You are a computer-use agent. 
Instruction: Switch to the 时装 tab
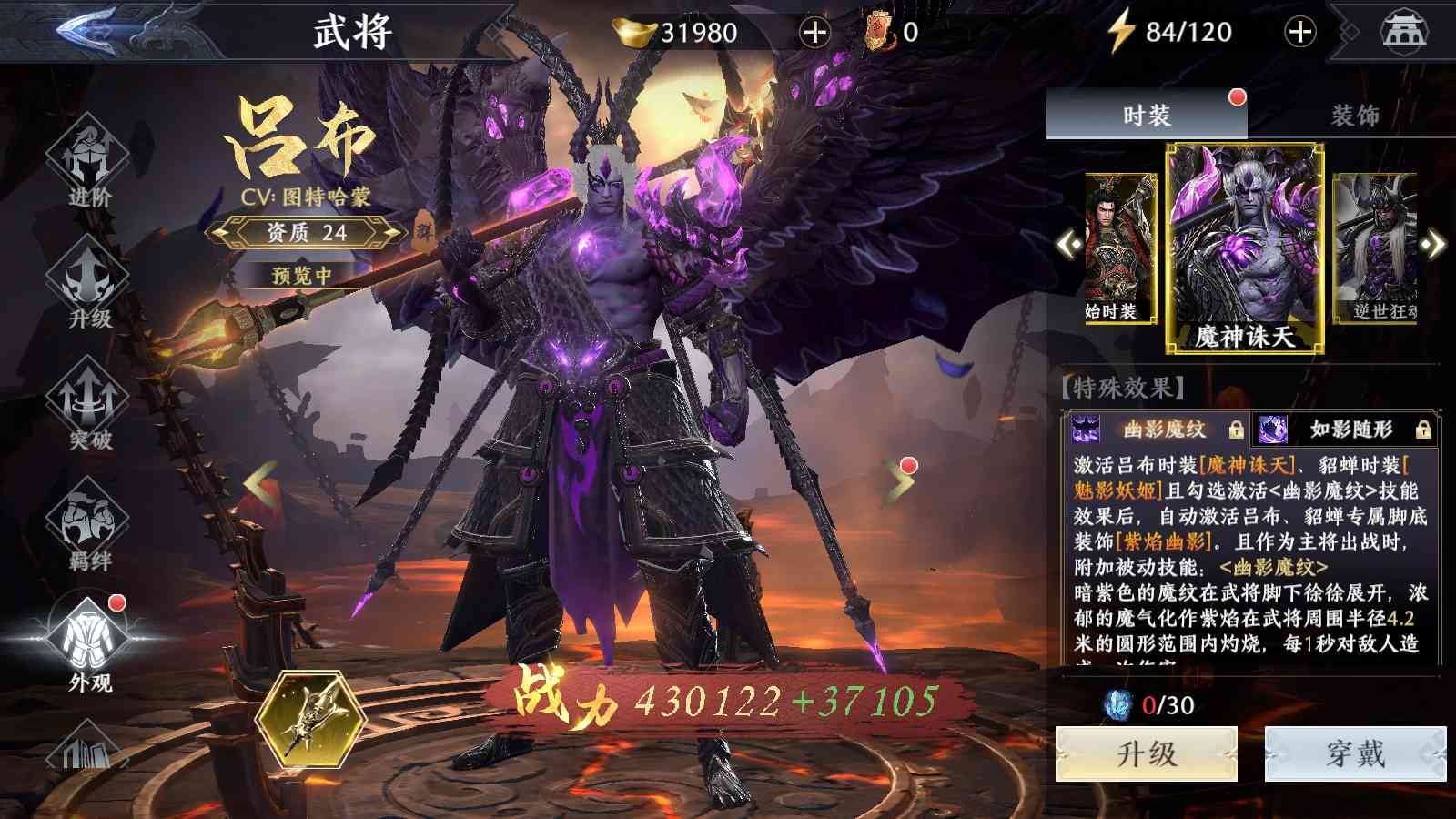(x=1146, y=116)
